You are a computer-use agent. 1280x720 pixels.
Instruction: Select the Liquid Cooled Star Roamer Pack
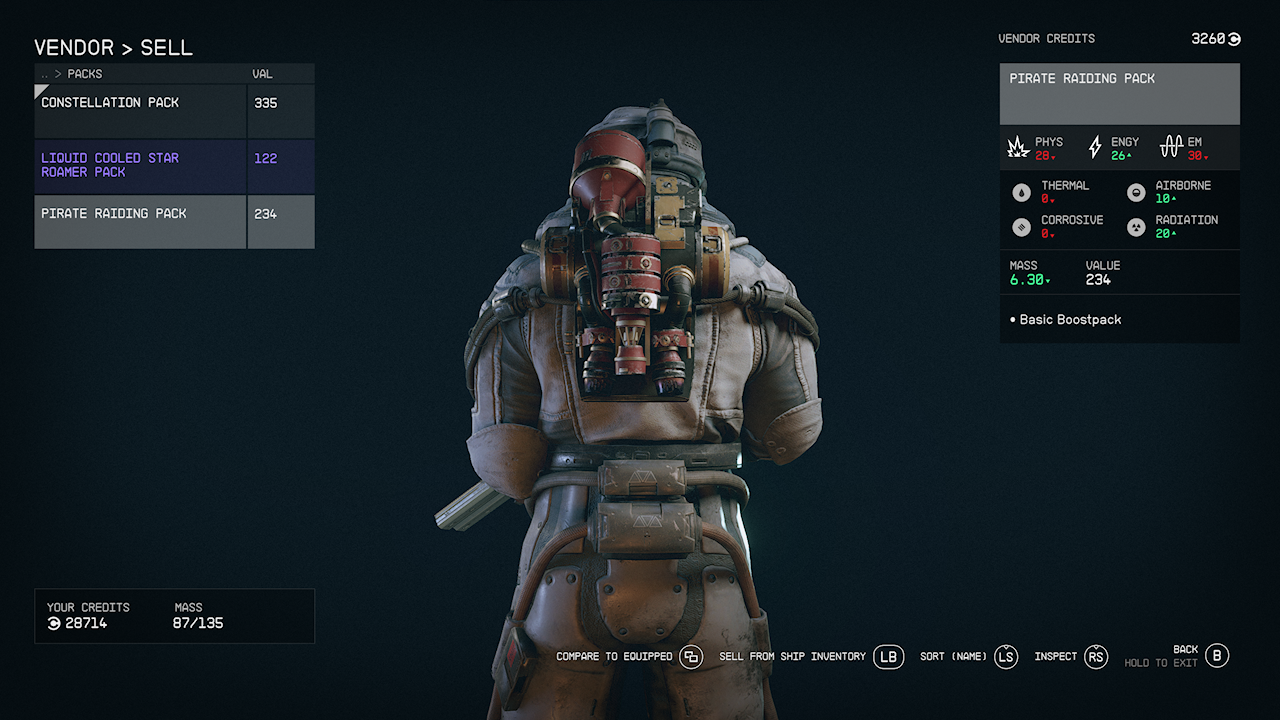click(140, 165)
